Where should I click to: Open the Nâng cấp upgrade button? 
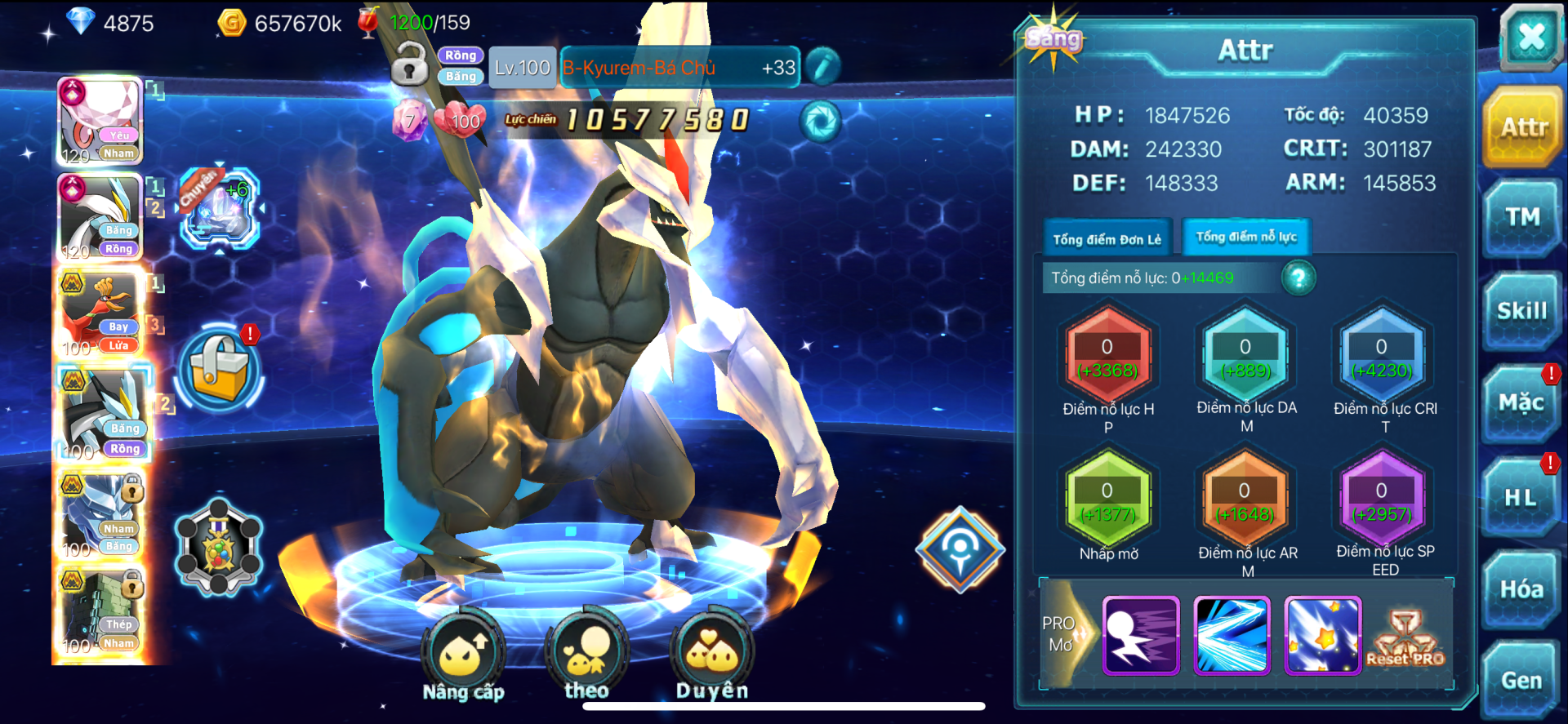(x=463, y=655)
